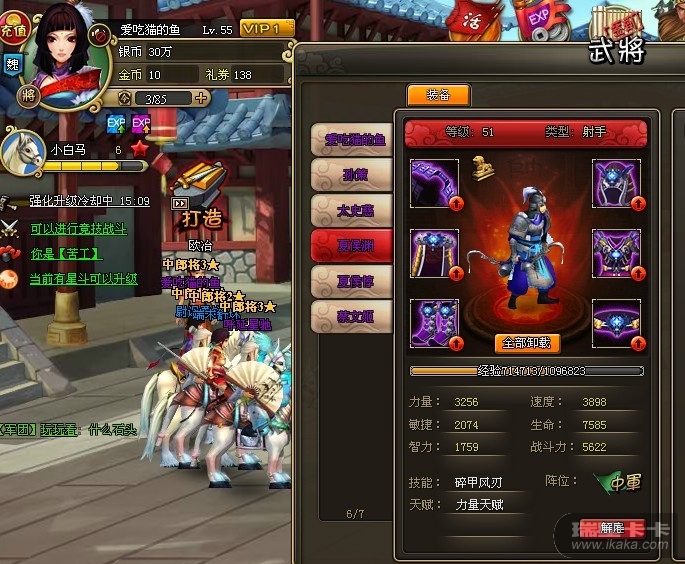The image size is (685, 564).
Task: Click the 全部卸载 unequip all button
Action: click(527, 342)
